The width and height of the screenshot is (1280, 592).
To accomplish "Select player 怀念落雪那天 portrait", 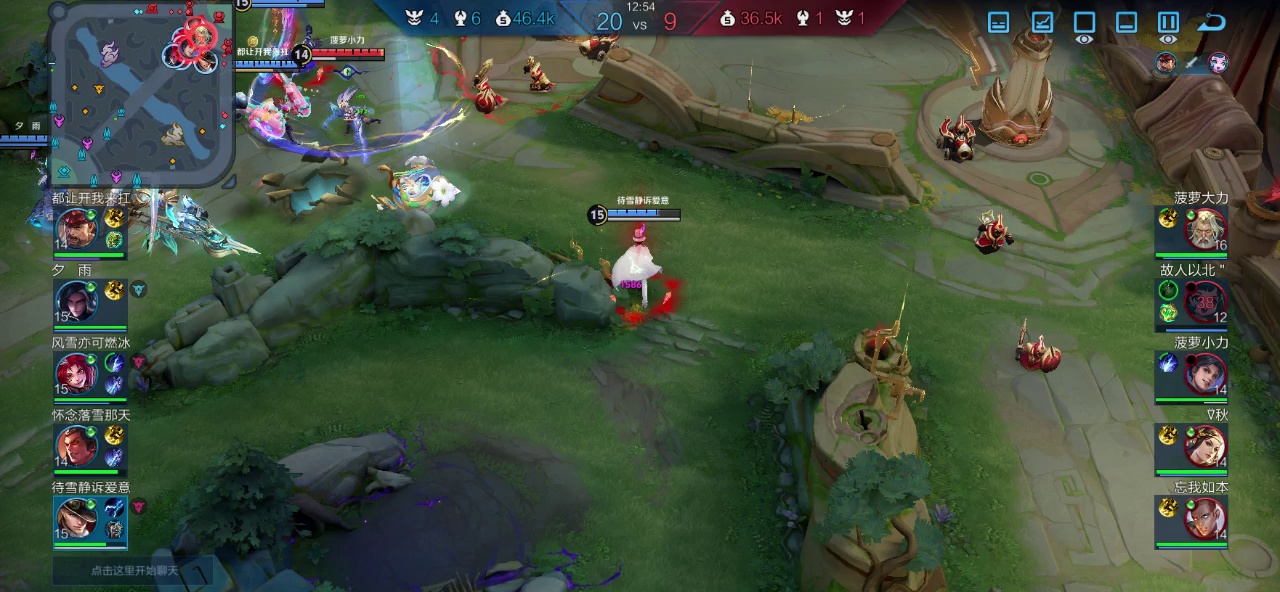I will pyautogui.click(x=76, y=445).
